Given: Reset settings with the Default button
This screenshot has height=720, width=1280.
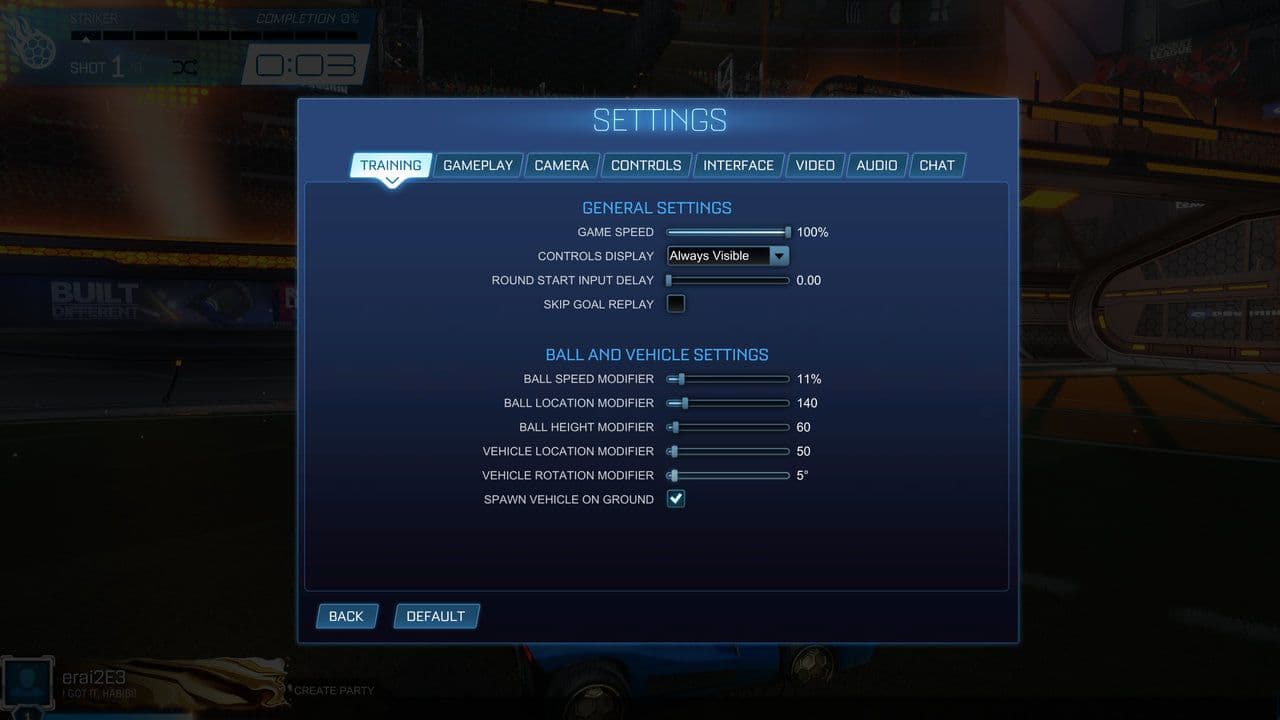Looking at the screenshot, I should tap(435, 616).
